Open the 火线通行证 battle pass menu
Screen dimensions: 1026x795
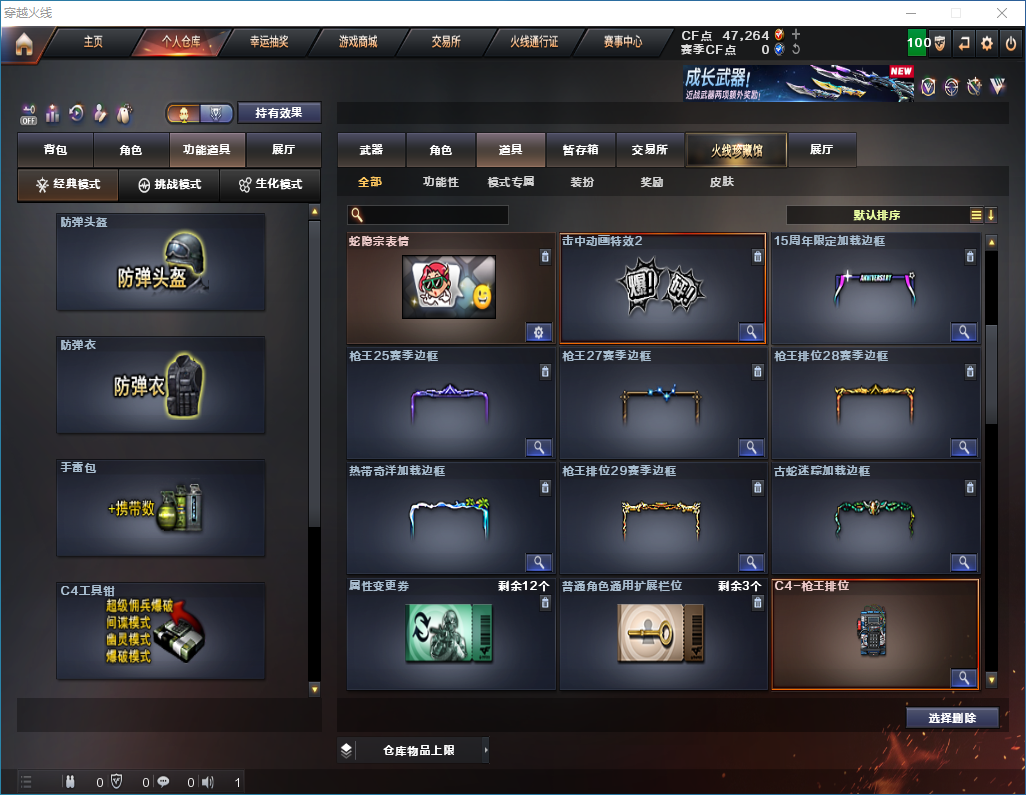pyautogui.click(x=534, y=42)
